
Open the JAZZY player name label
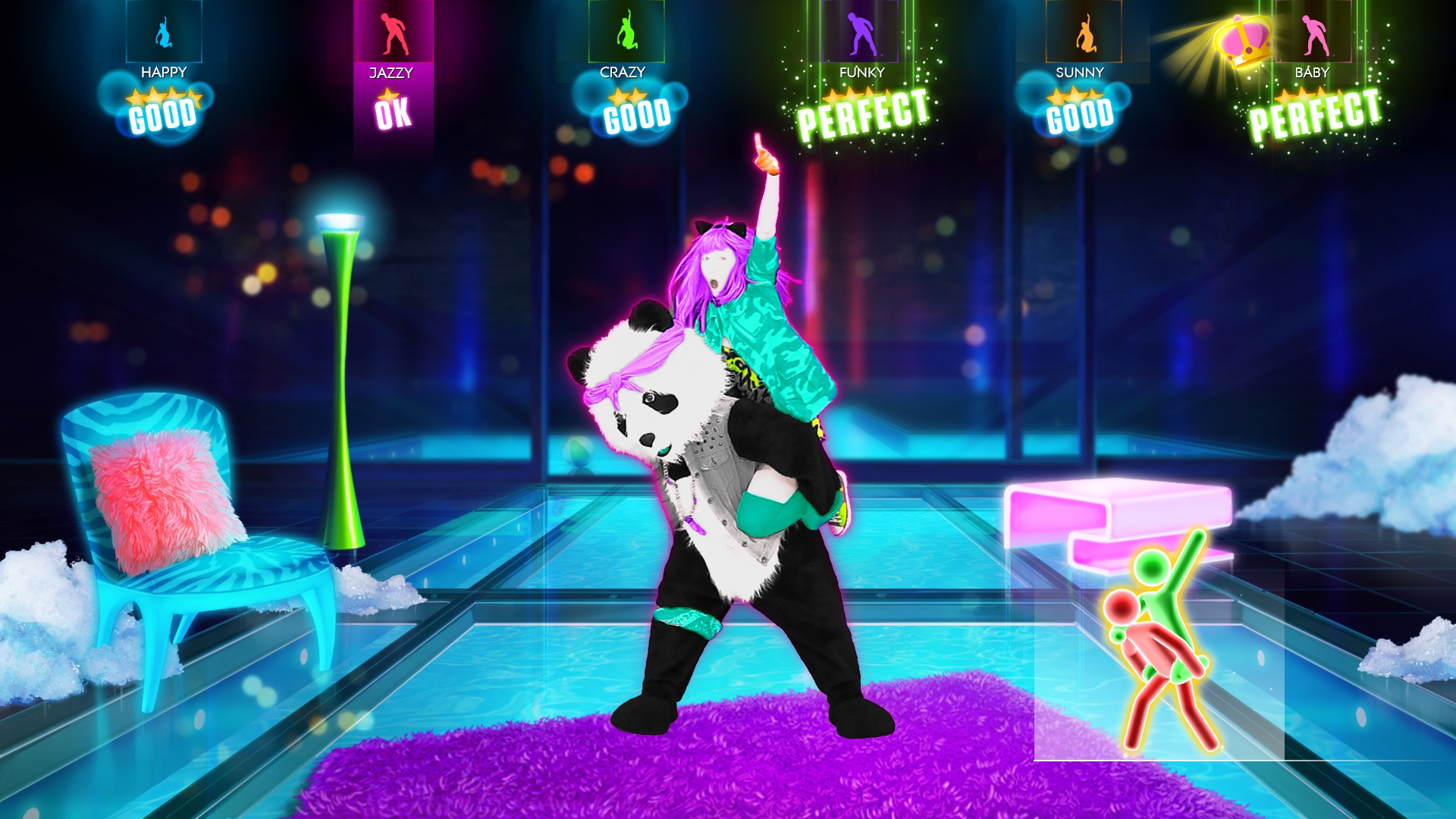[390, 71]
